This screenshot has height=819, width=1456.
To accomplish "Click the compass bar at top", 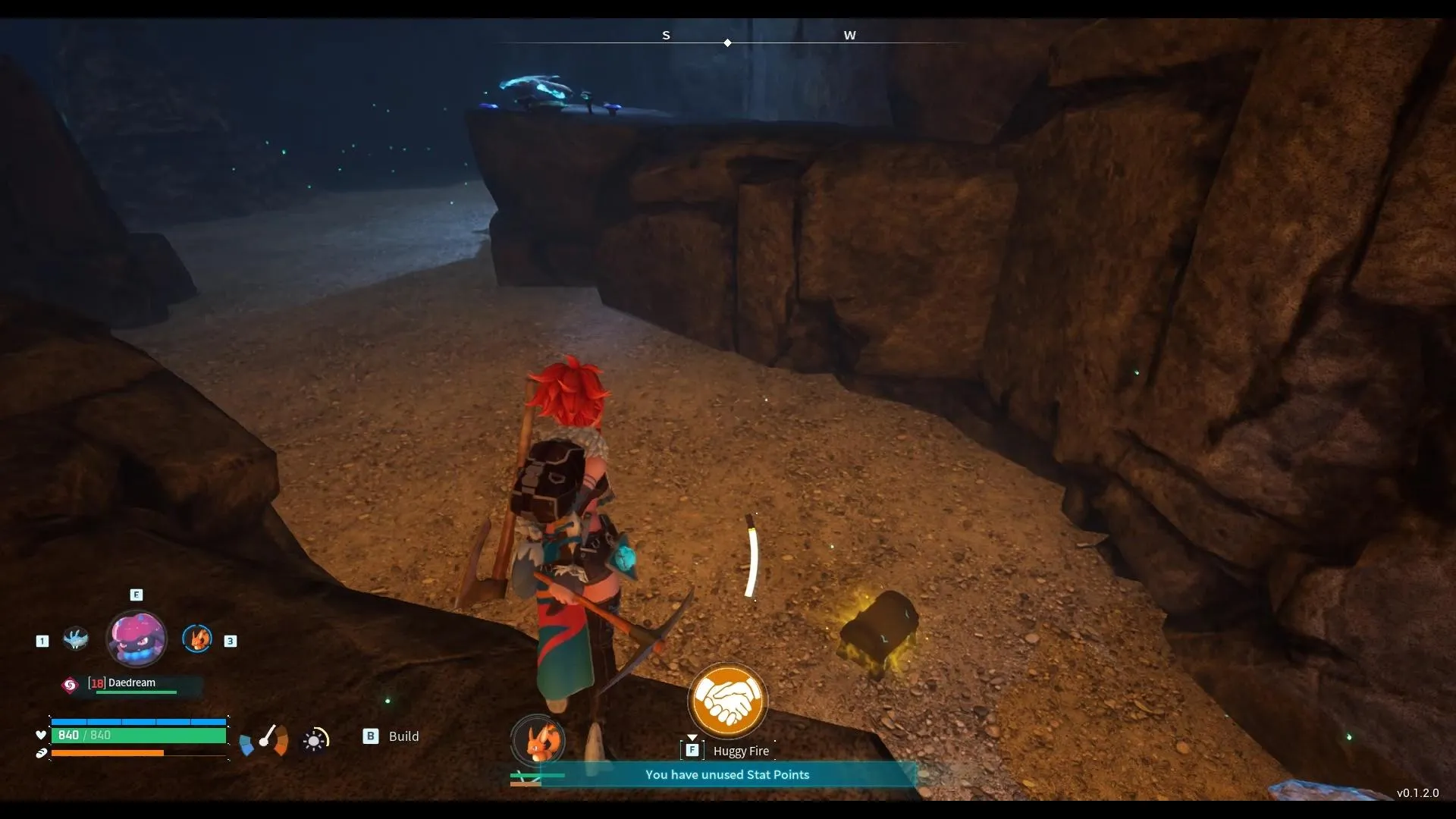I will pyautogui.click(x=728, y=38).
